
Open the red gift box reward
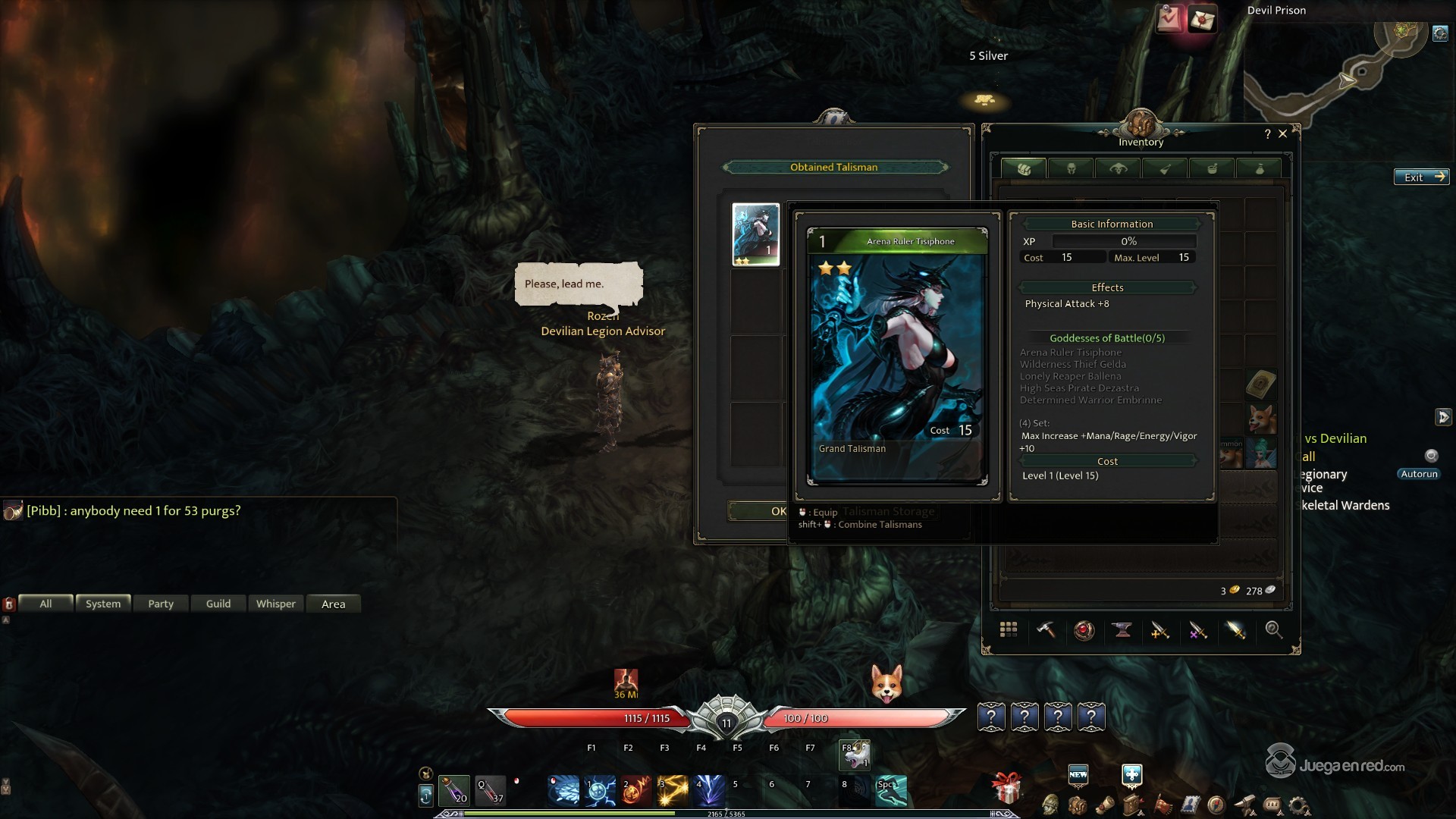tap(1006, 789)
